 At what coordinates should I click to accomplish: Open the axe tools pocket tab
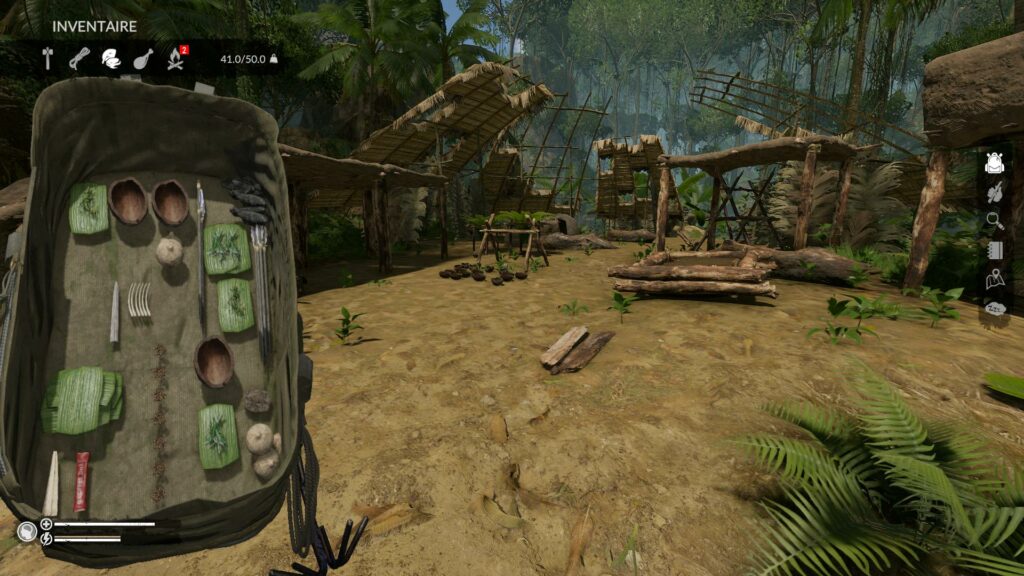(x=47, y=58)
